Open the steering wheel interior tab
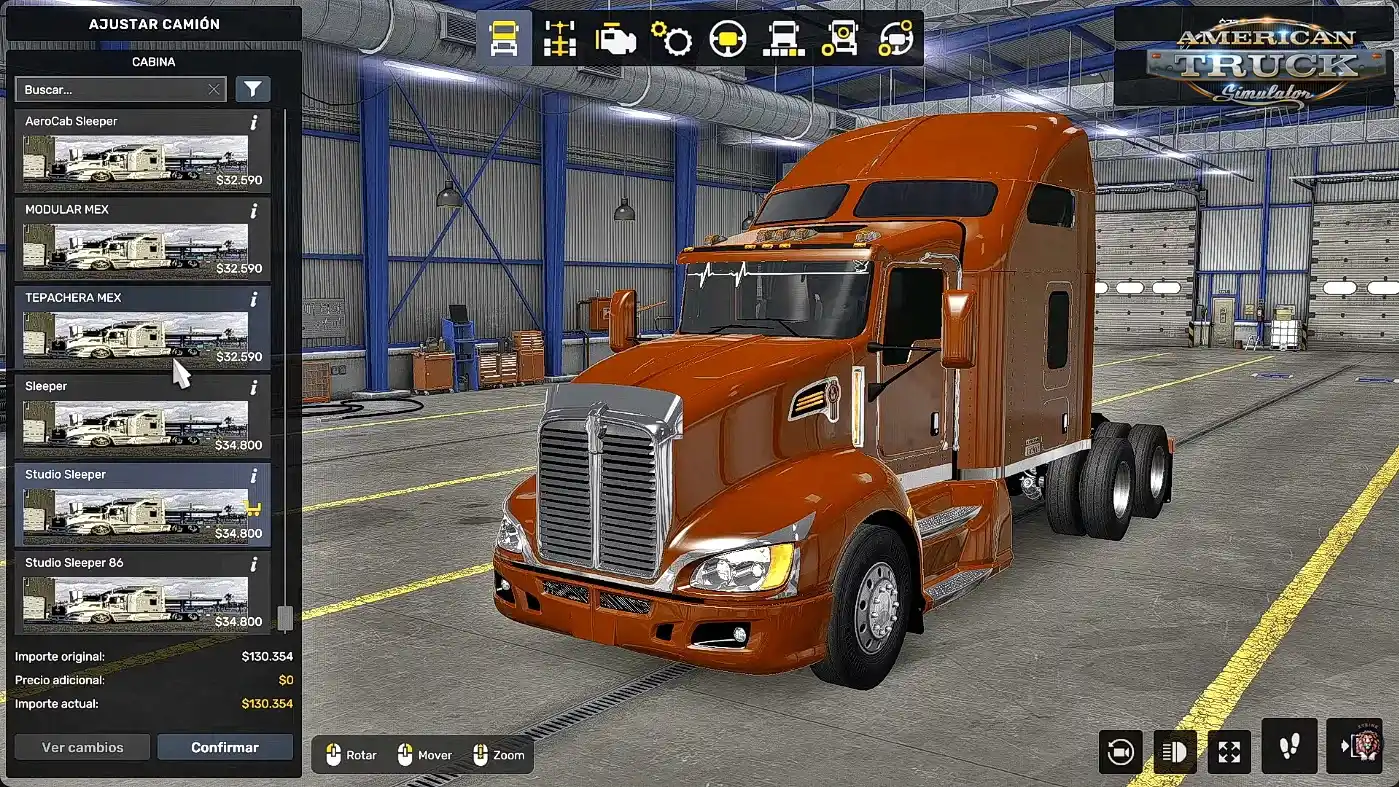This screenshot has width=1399, height=787. [x=727, y=39]
